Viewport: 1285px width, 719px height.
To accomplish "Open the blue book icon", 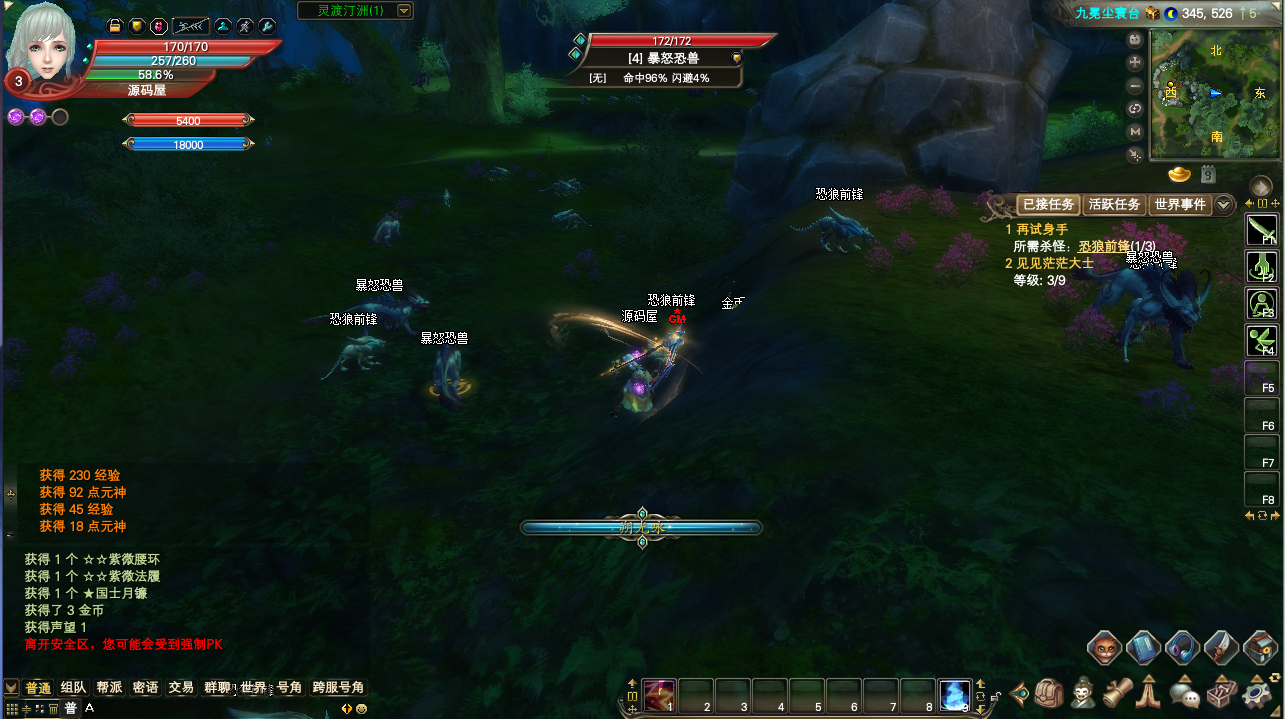I will pos(1143,647).
